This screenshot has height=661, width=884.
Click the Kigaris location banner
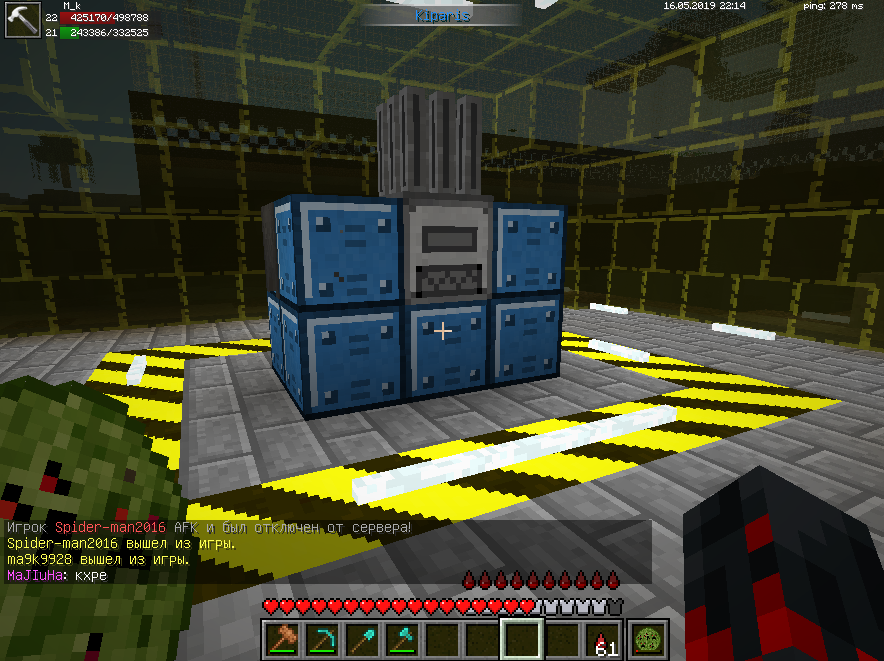pyautogui.click(x=442, y=16)
